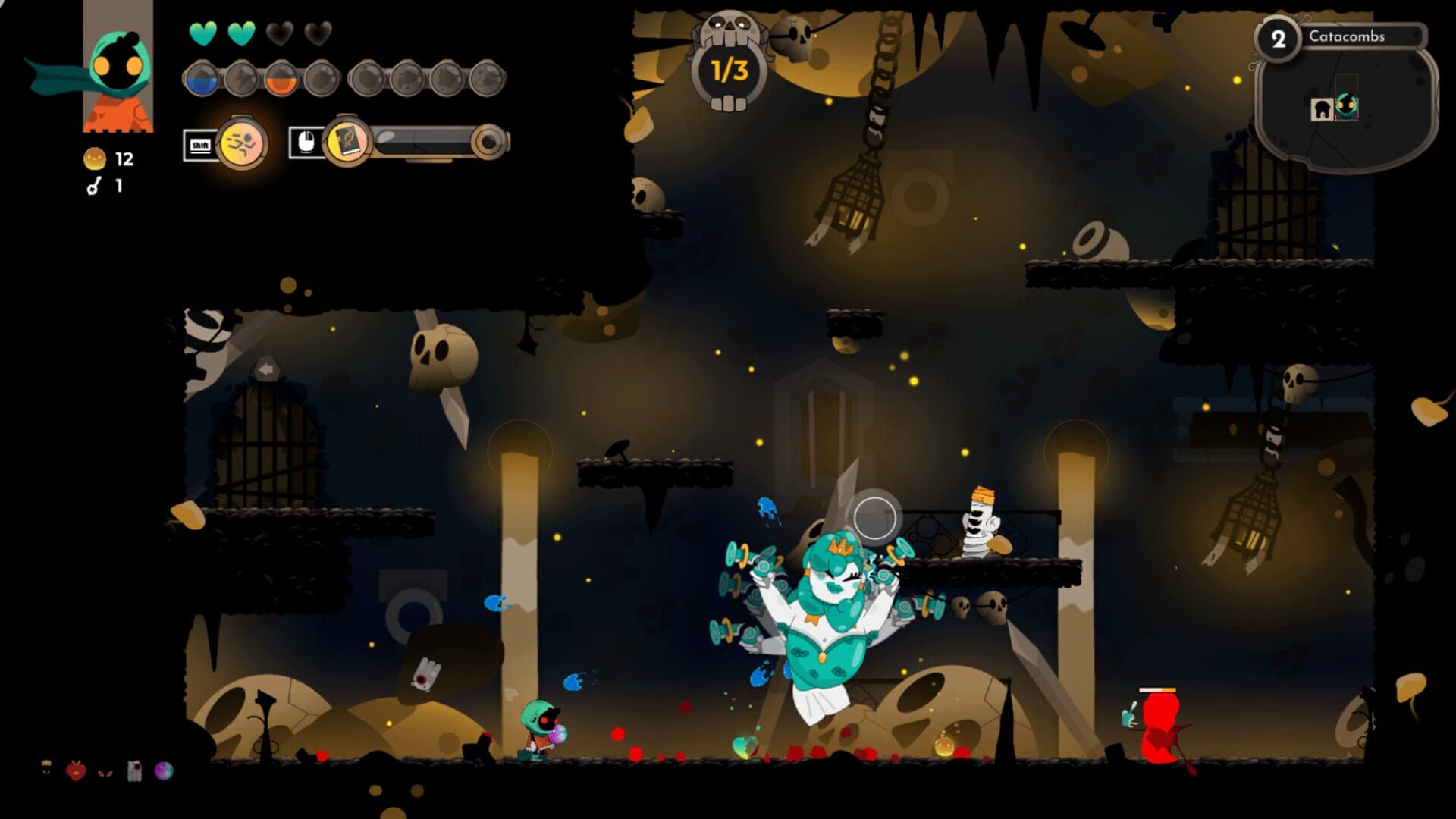Select the house room marker on minimap
1456x819 pixels.
[x=1322, y=109]
